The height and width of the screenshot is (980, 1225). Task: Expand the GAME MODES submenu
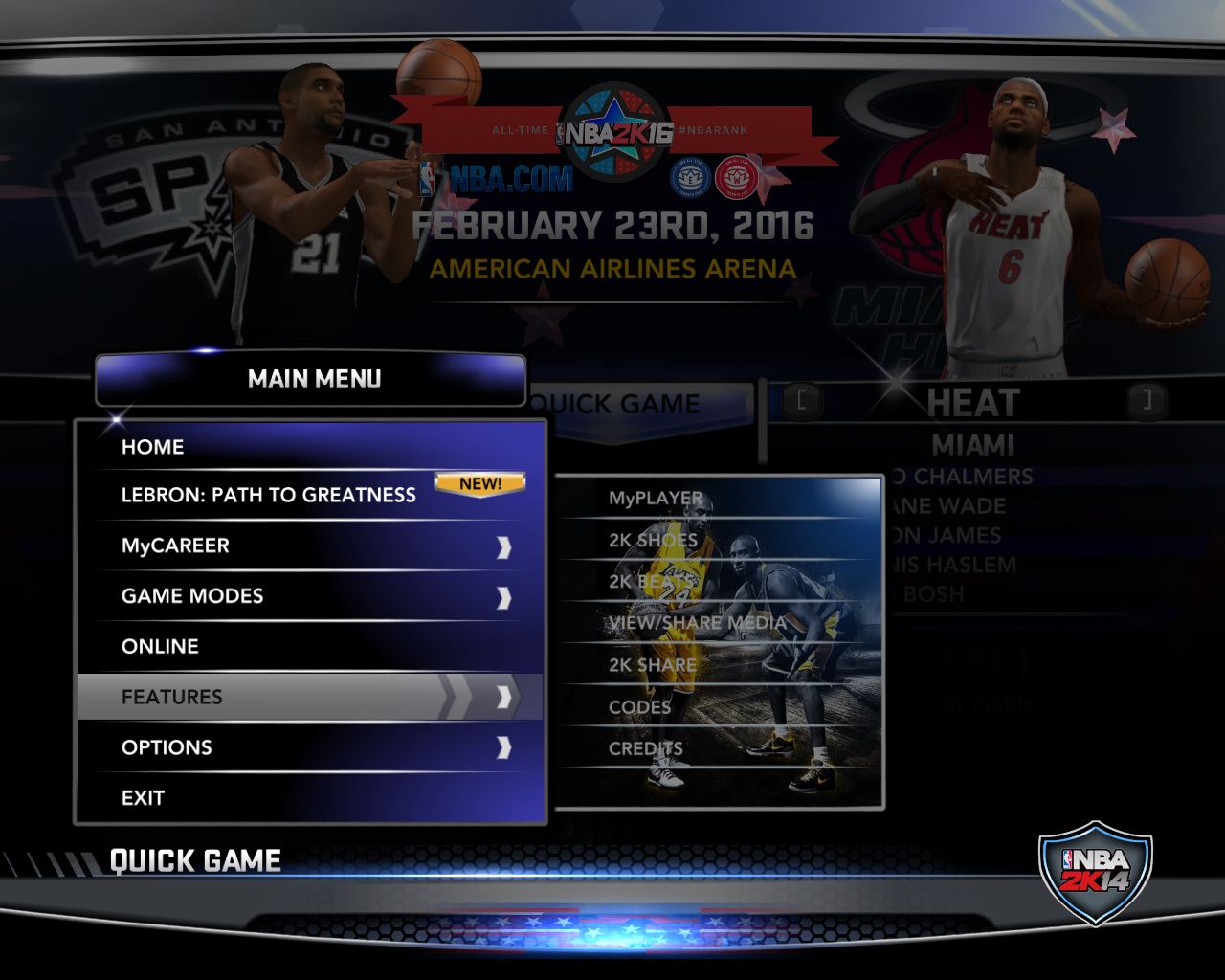192,596
